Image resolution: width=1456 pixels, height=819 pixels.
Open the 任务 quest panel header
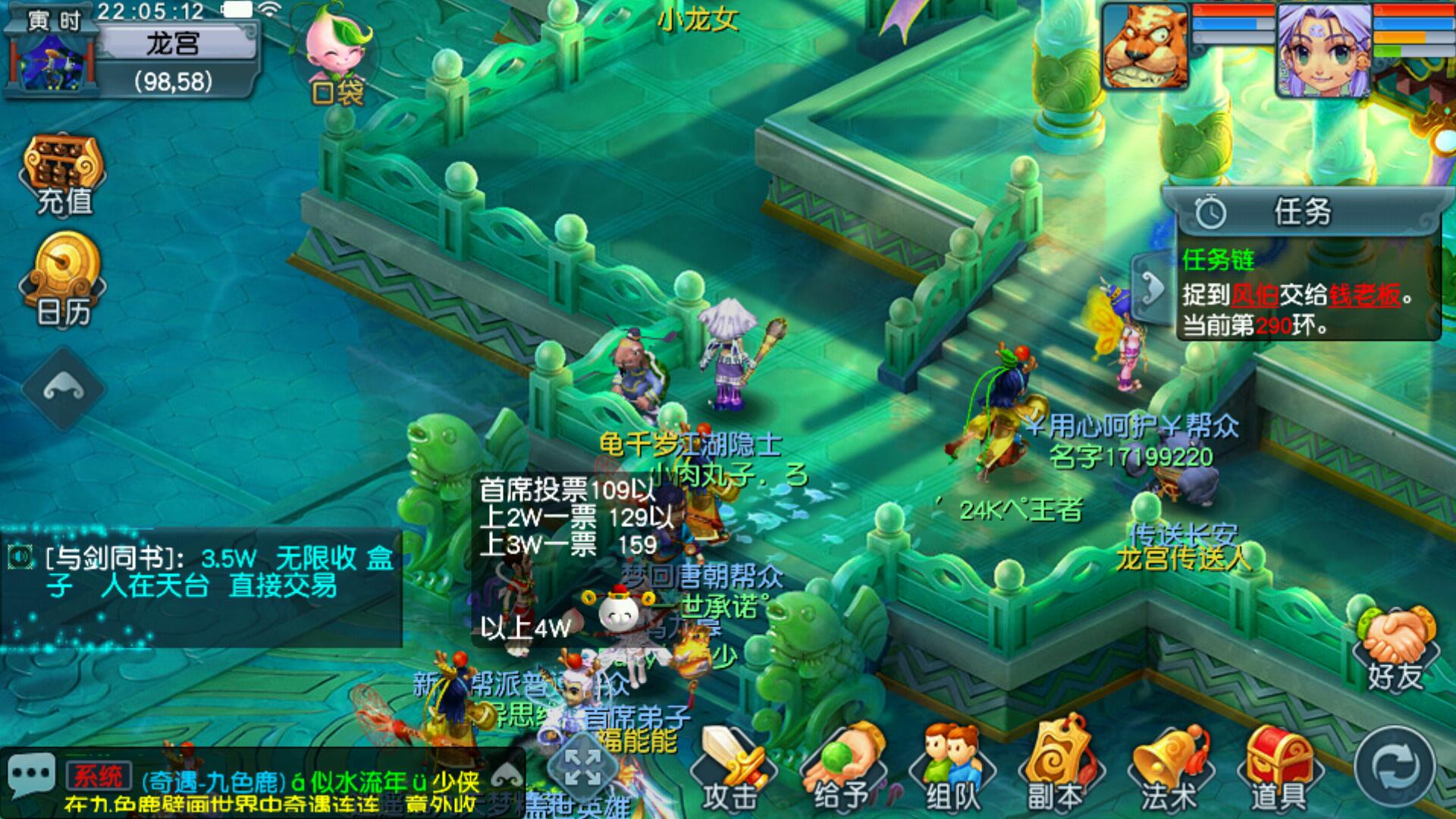pos(1301,212)
